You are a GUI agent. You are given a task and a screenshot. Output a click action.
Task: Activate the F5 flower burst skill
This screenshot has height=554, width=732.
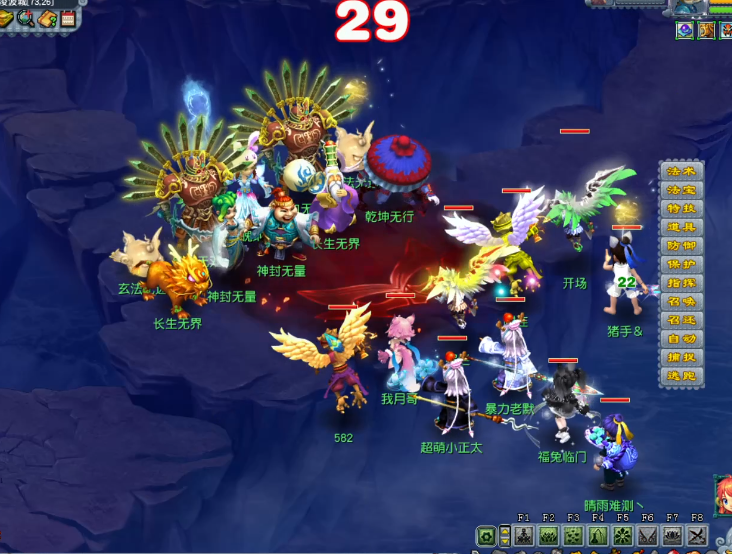(622, 536)
